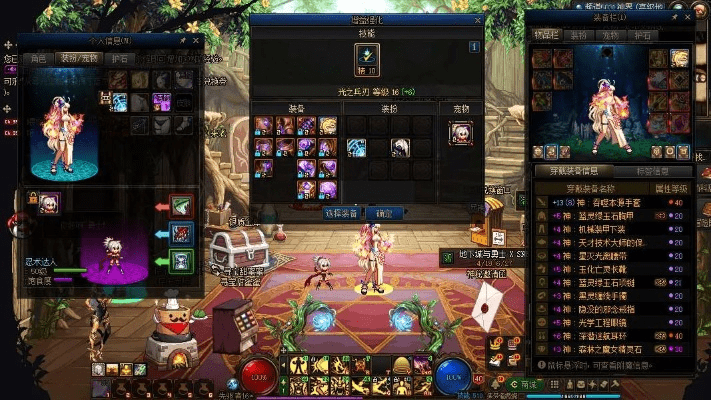
Task: Select the 护石 tab in personal info
Action: 120,58
